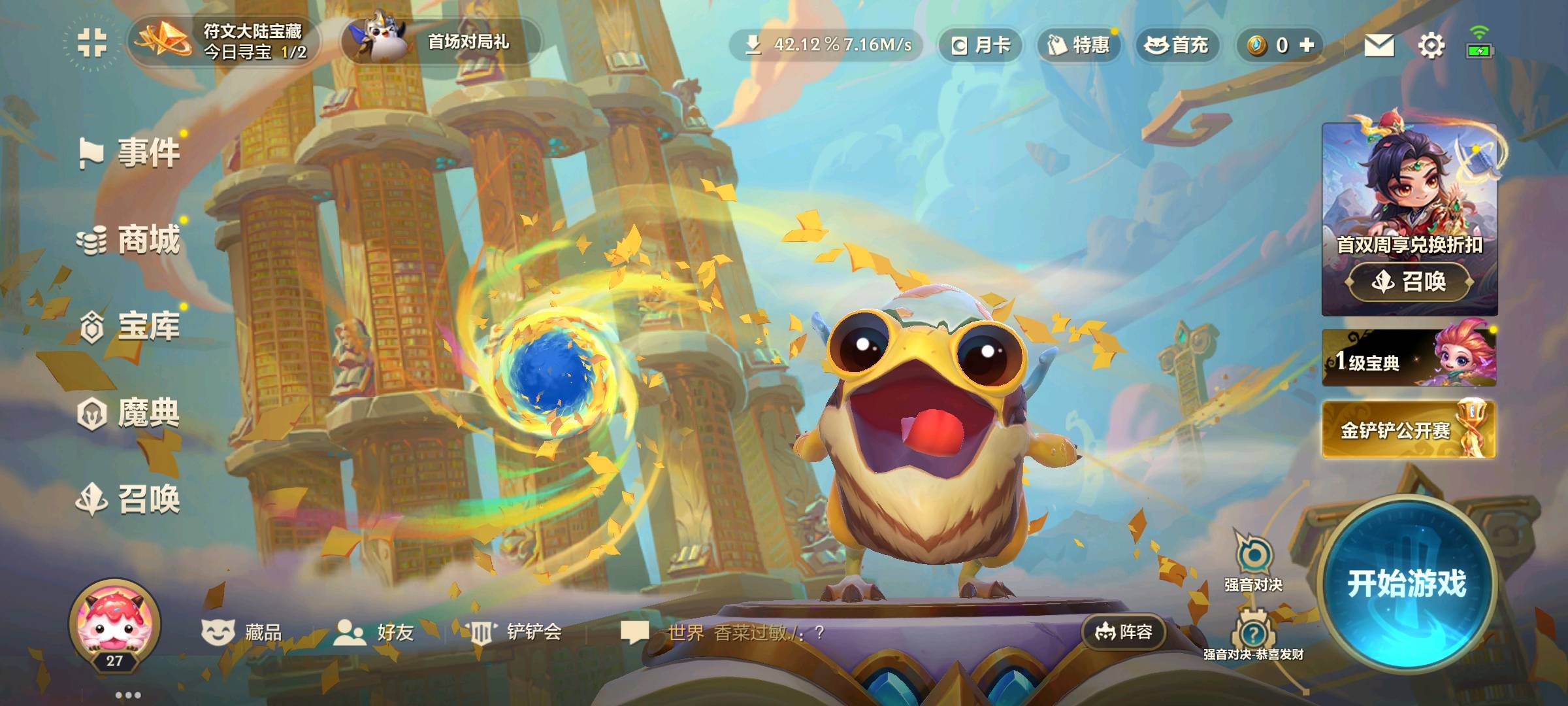Viewport: 1568px width, 706px height.
Task: Open the 商城 shop menu
Action: click(x=131, y=240)
